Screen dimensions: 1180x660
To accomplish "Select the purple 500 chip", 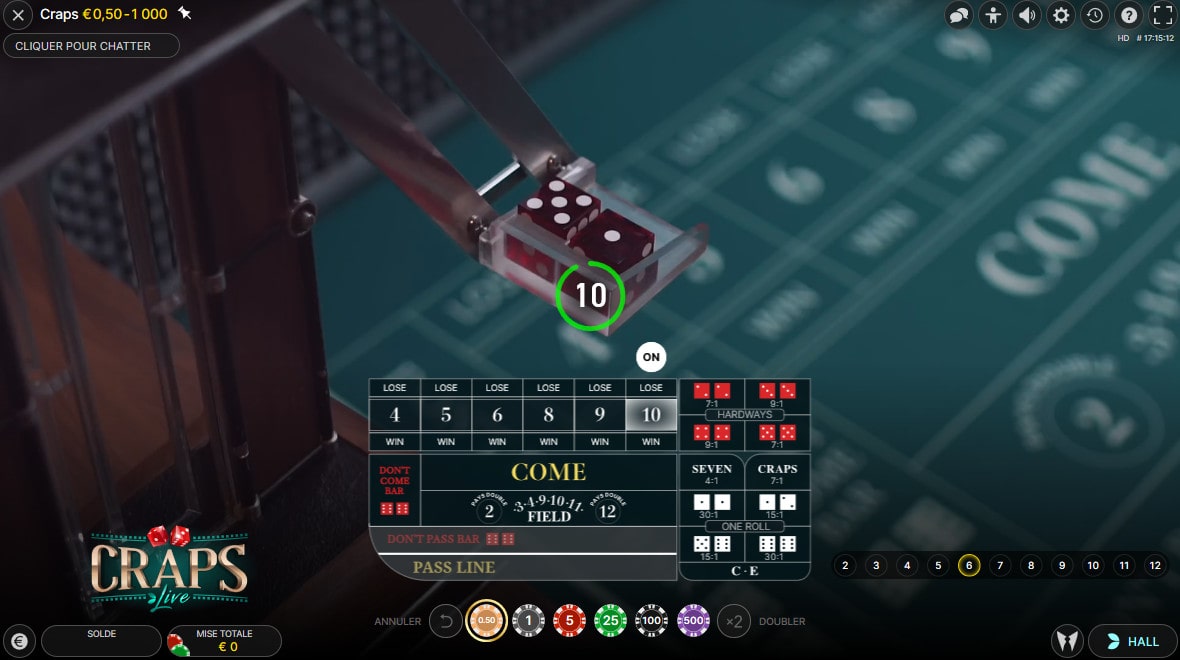I will click(693, 621).
